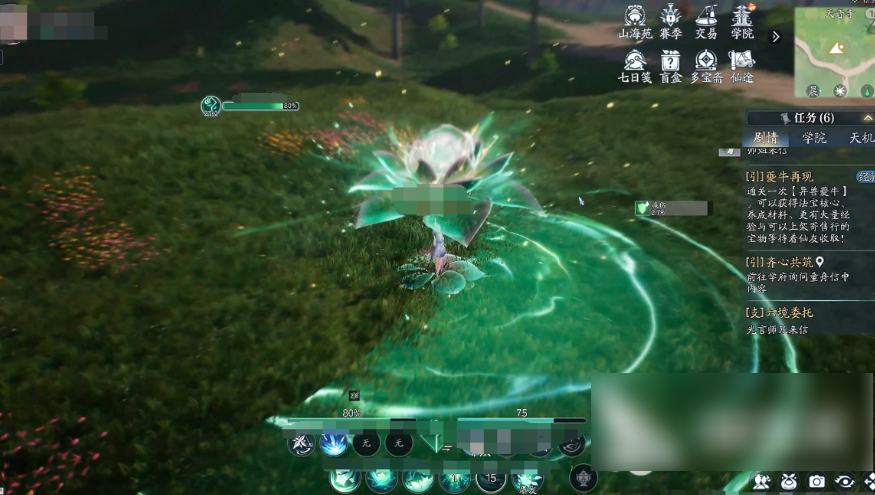This screenshot has height=495, width=875.
Task: Toggle the eye visibility icon
Action: pos(844,482)
